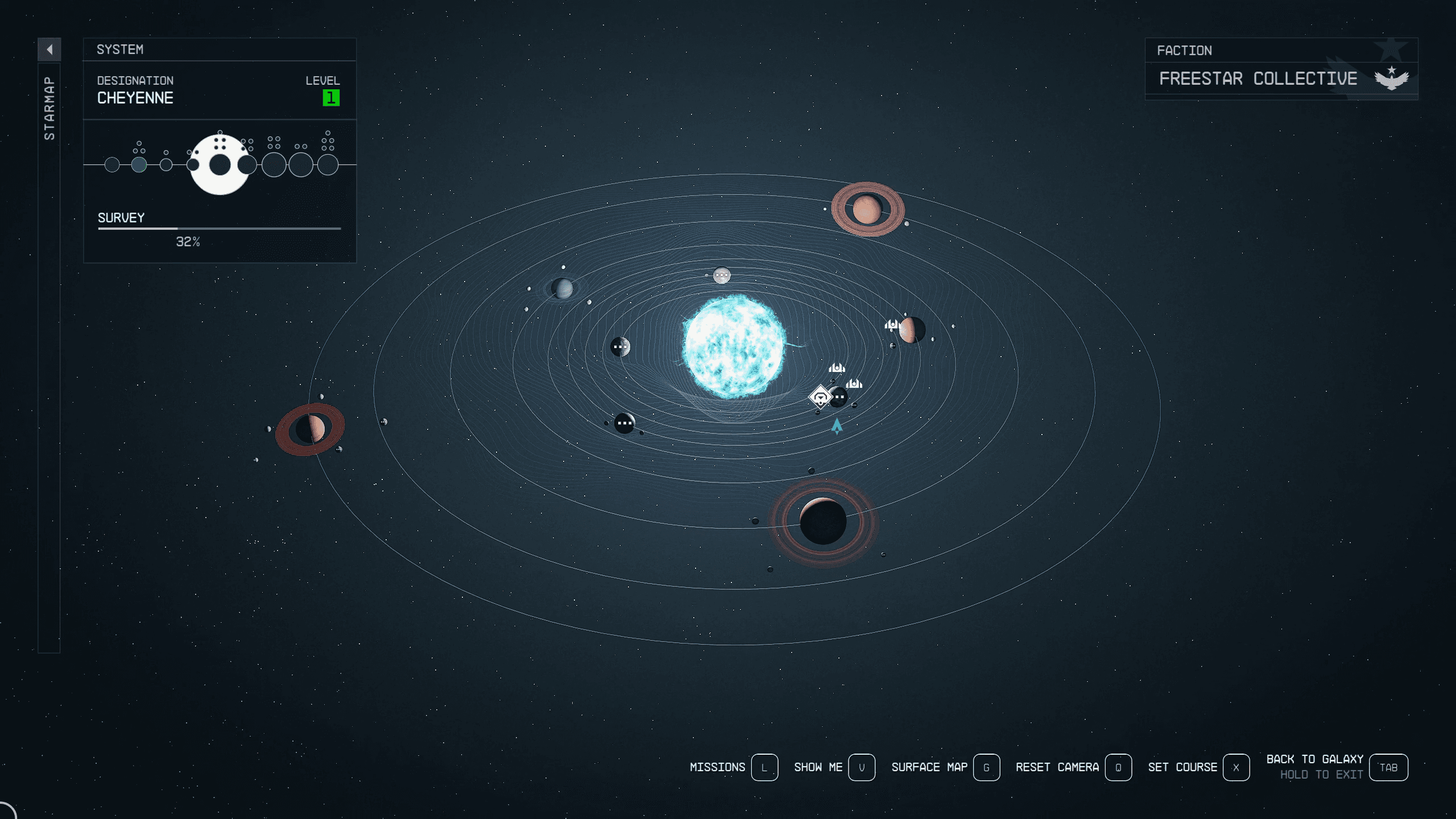Select the large dark ringed planet at bottom
The height and width of the screenshot is (819, 1456).
tap(822, 520)
